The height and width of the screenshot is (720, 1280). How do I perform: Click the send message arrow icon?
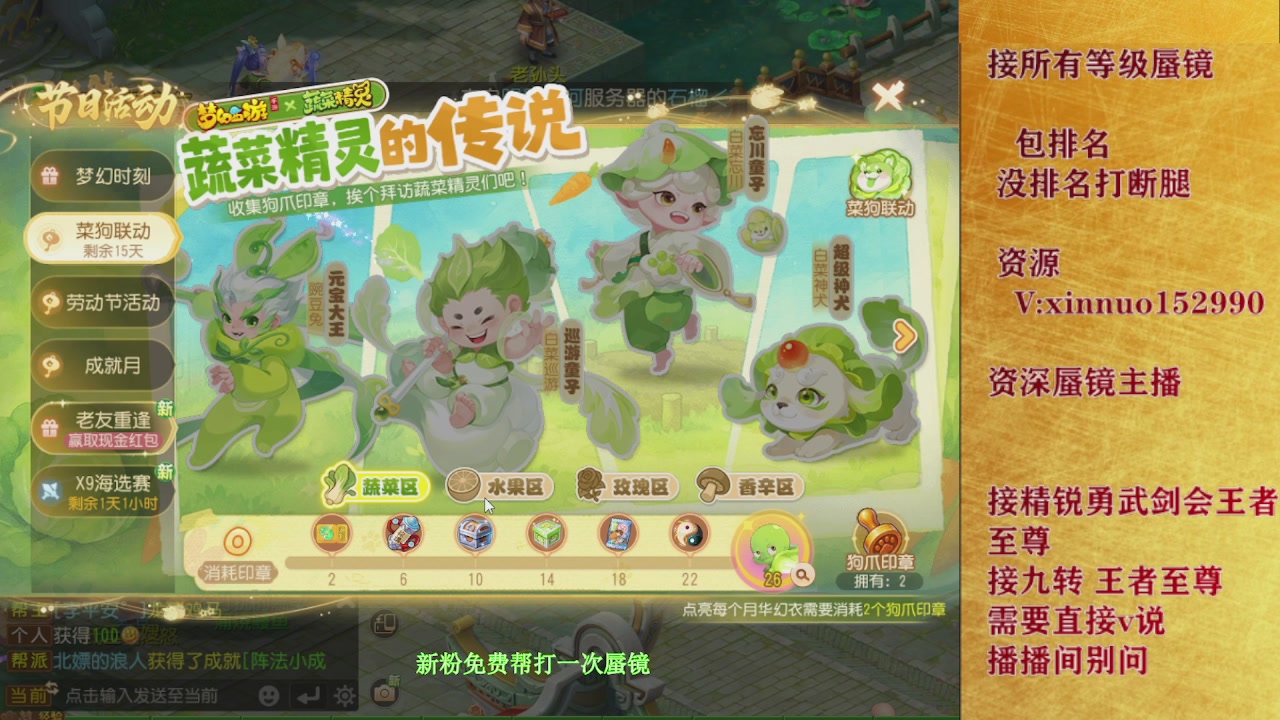coord(308,696)
